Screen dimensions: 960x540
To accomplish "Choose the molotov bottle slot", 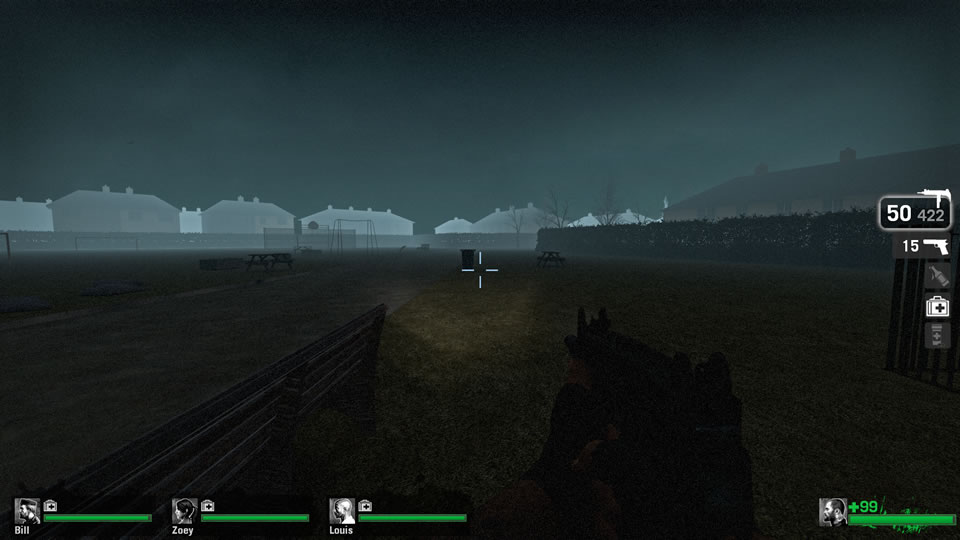I will pyautogui.click(x=936, y=276).
